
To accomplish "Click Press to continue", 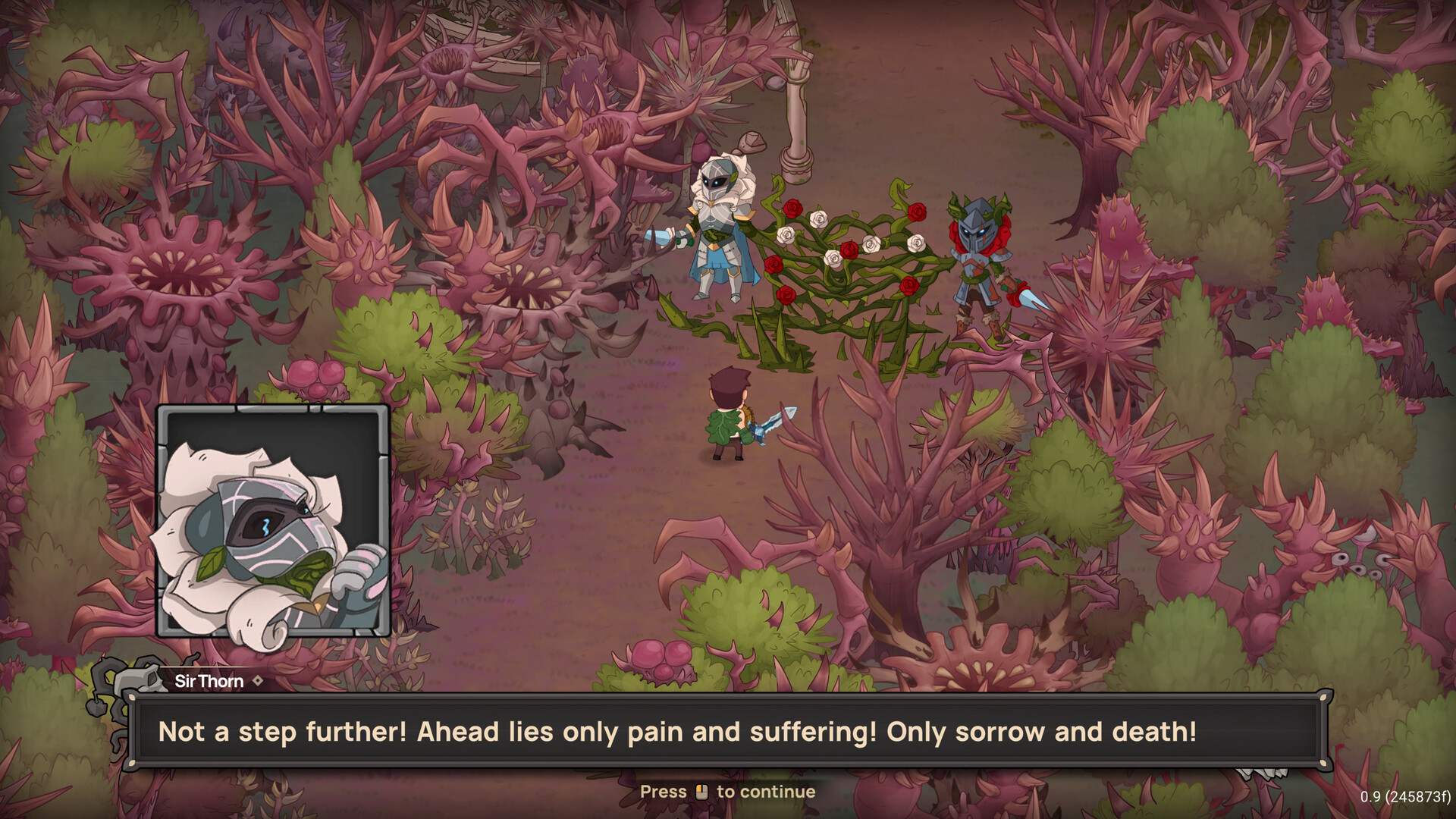I will [x=728, y=792].
